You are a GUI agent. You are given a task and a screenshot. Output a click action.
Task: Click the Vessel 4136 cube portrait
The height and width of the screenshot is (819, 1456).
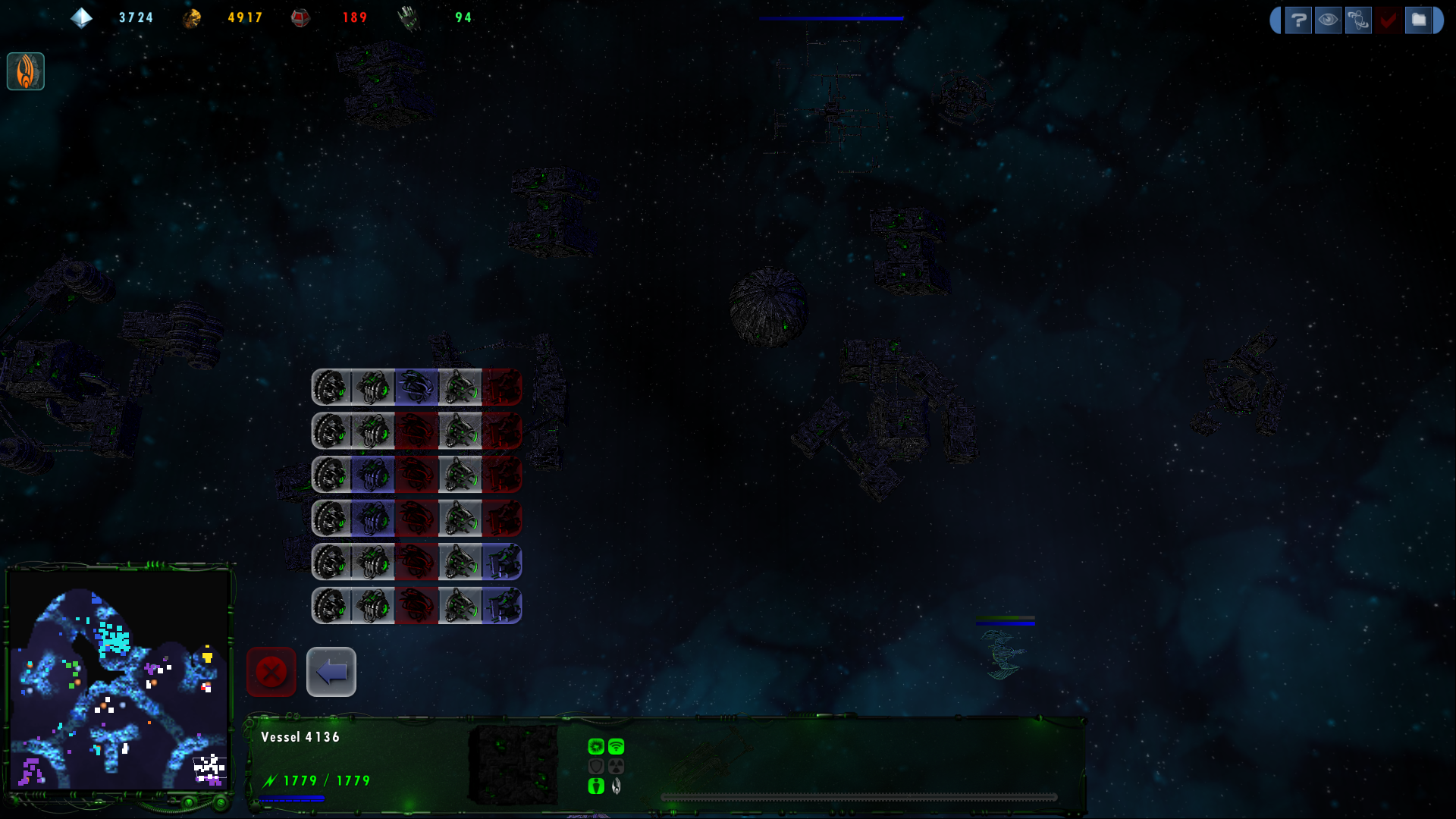pos(514,764)
